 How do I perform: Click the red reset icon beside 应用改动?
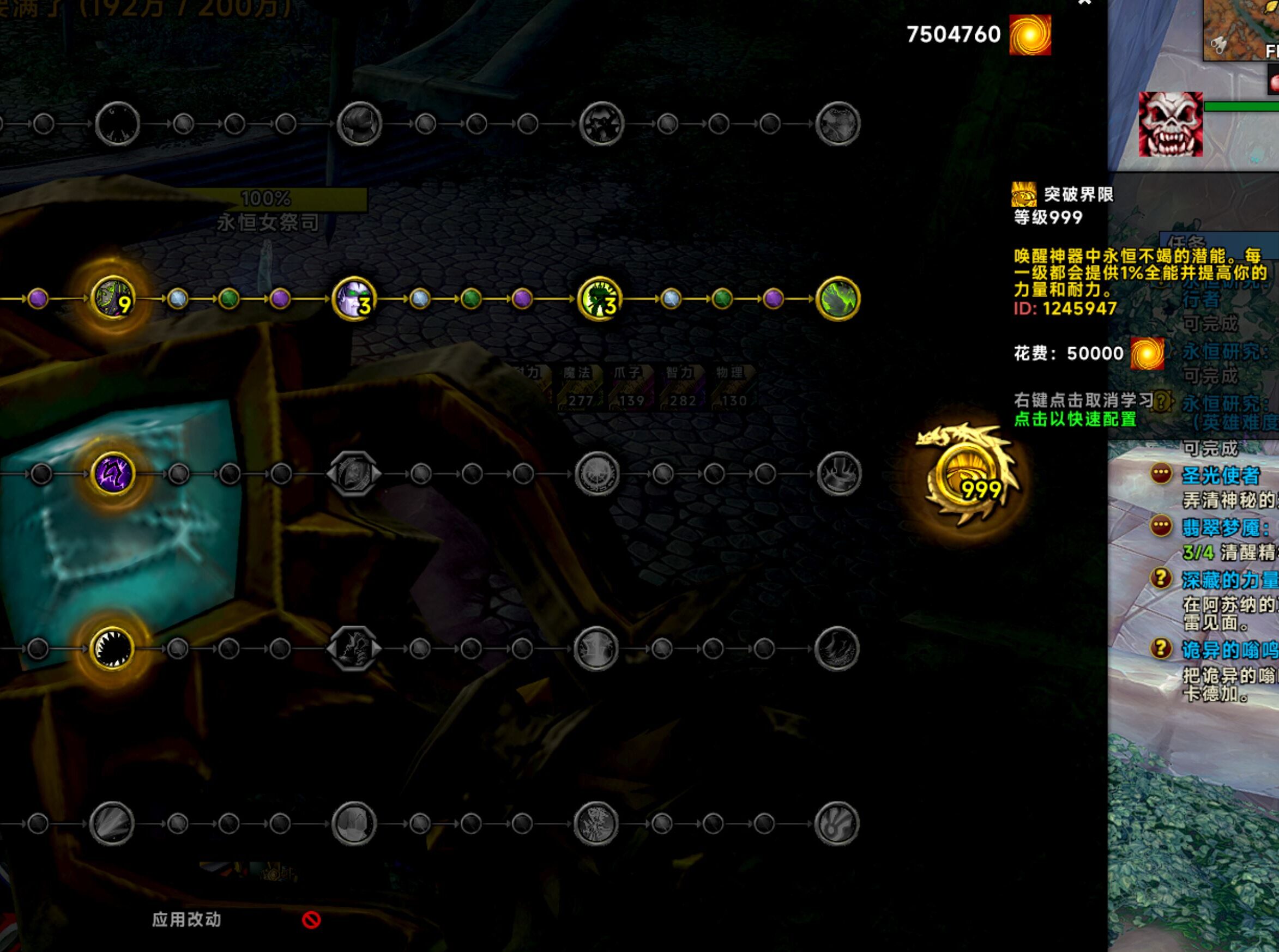311,920
